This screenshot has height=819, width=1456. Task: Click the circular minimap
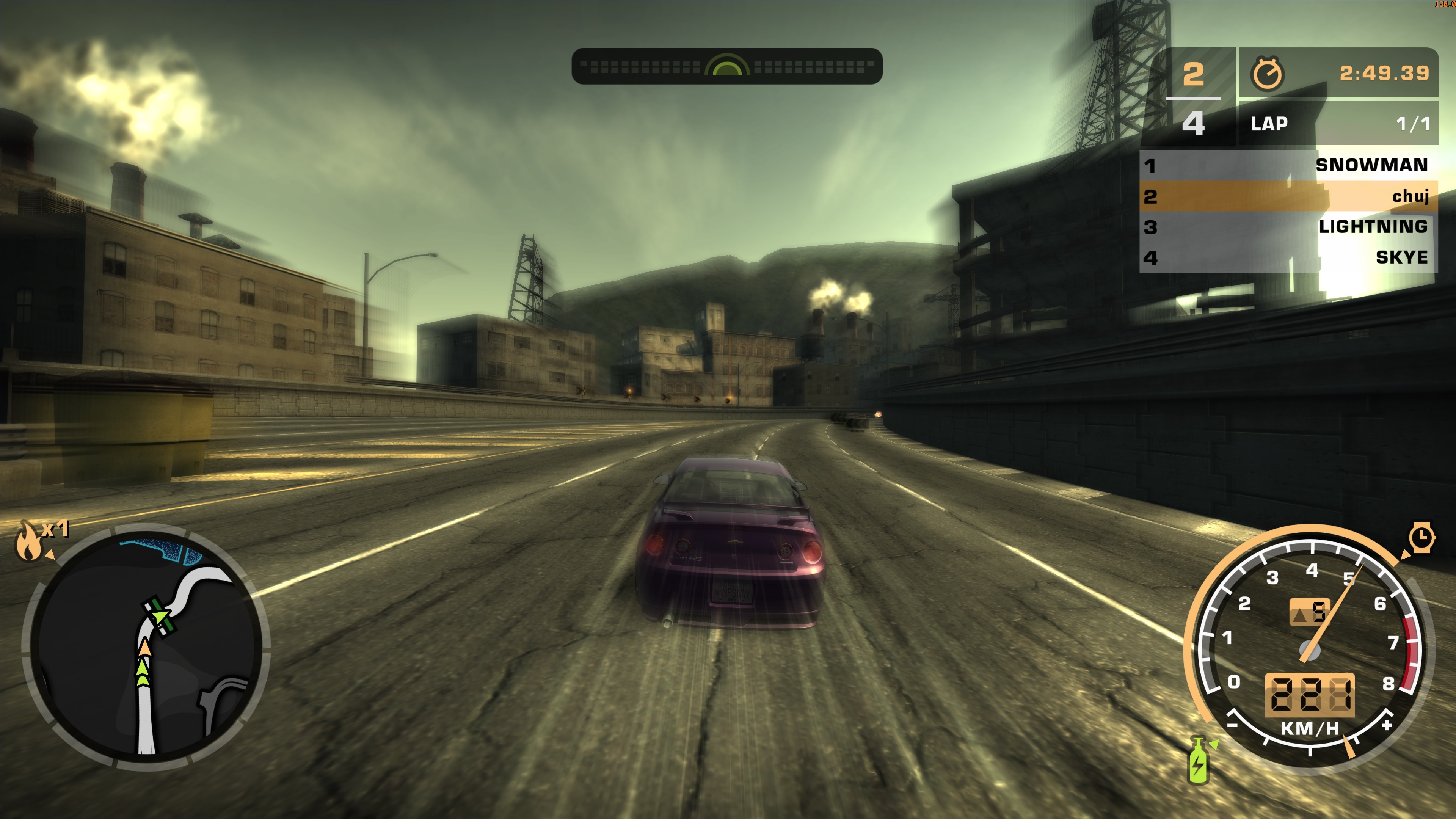146,648
